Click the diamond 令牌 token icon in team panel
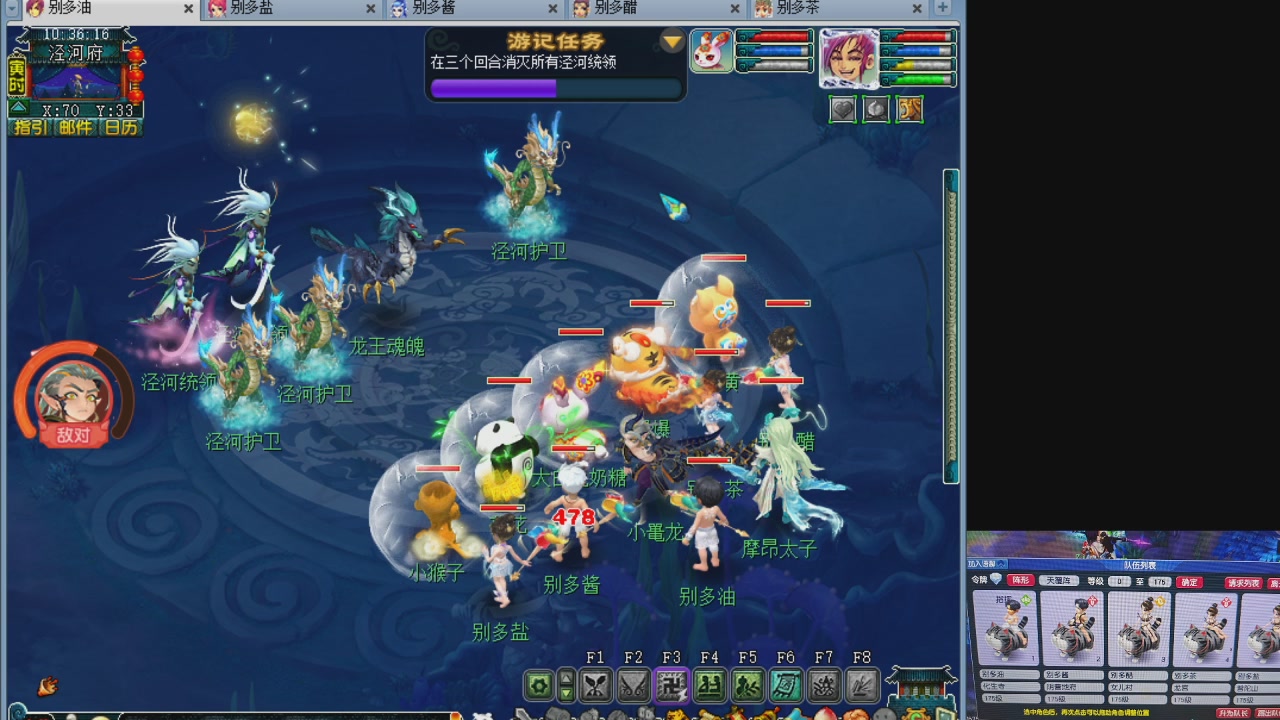The width and height of the screenshot is (1280, 720). coord(995,580)
